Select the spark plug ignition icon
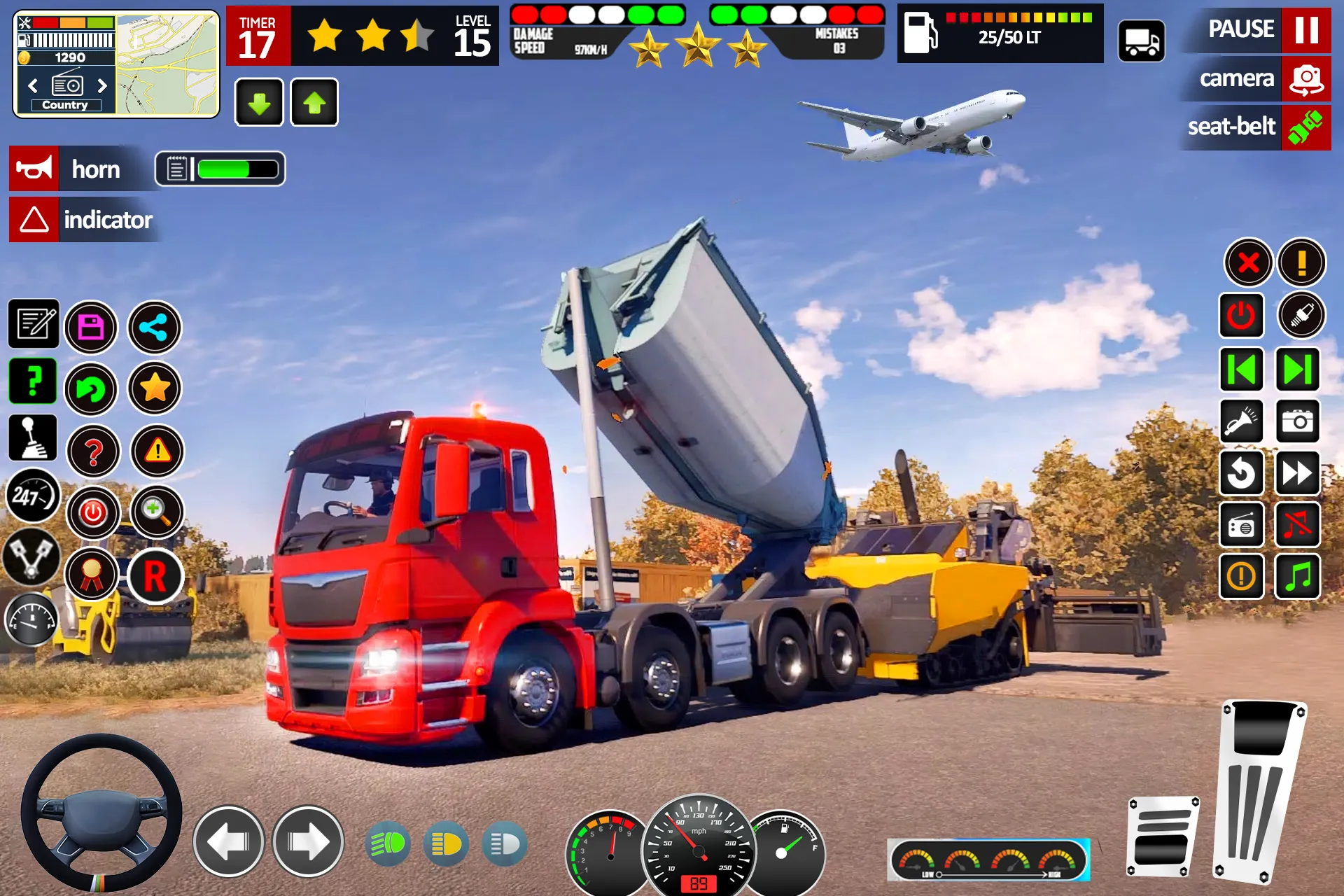This screenshot has width=1344, height=896. tap(1301, 316)
